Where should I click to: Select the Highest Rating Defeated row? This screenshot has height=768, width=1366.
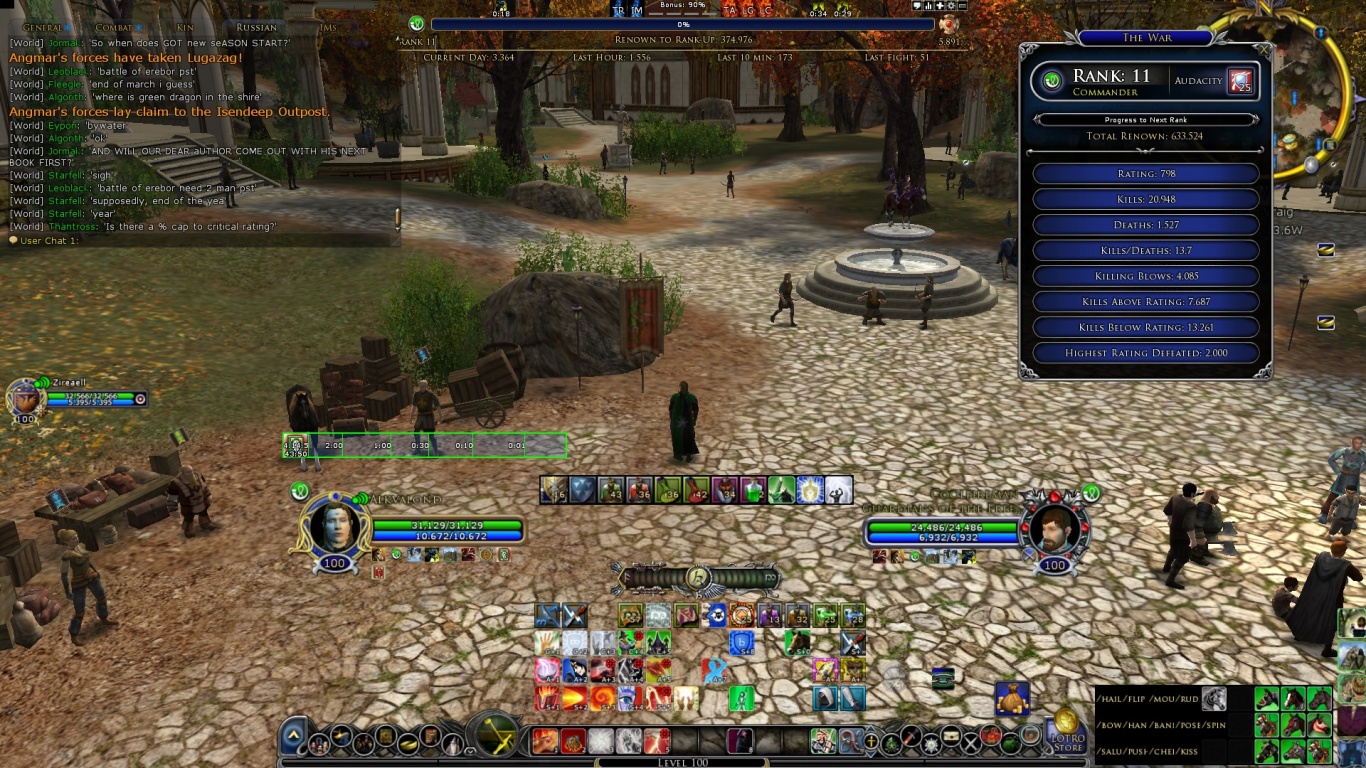(1145, 353)
